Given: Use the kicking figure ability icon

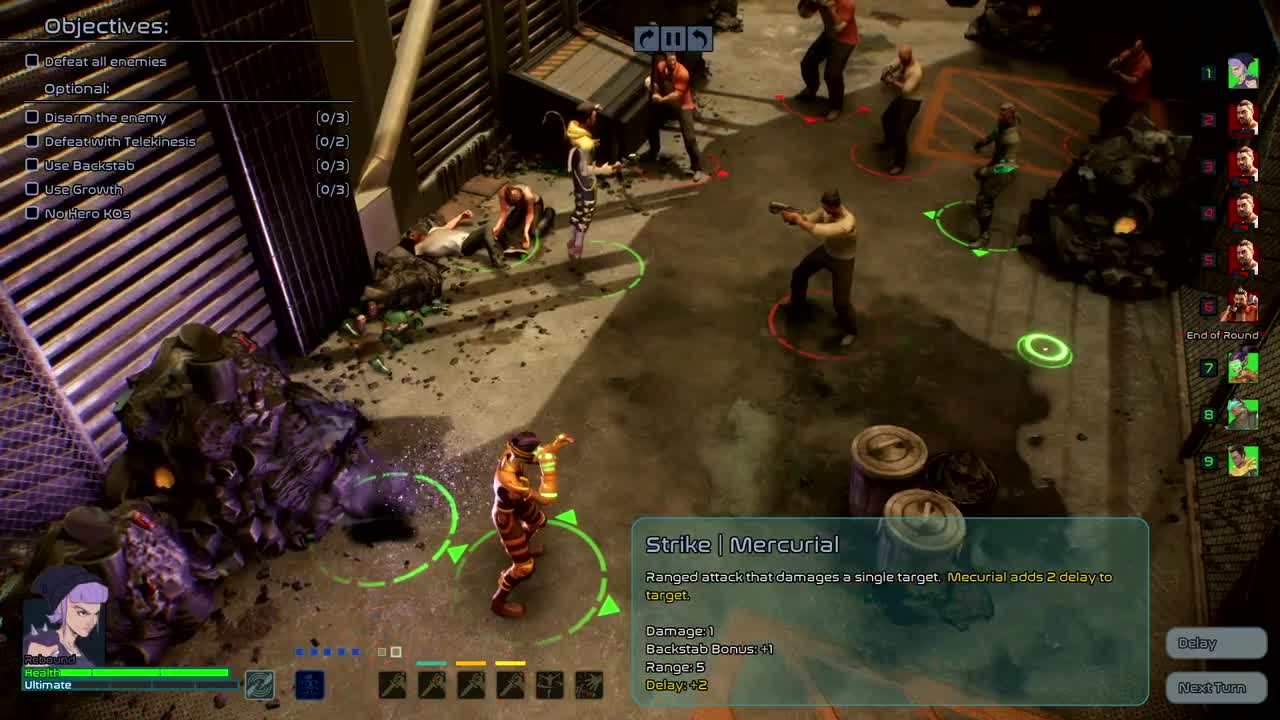Looking at the screenshot, I should (x=550, y=685).
